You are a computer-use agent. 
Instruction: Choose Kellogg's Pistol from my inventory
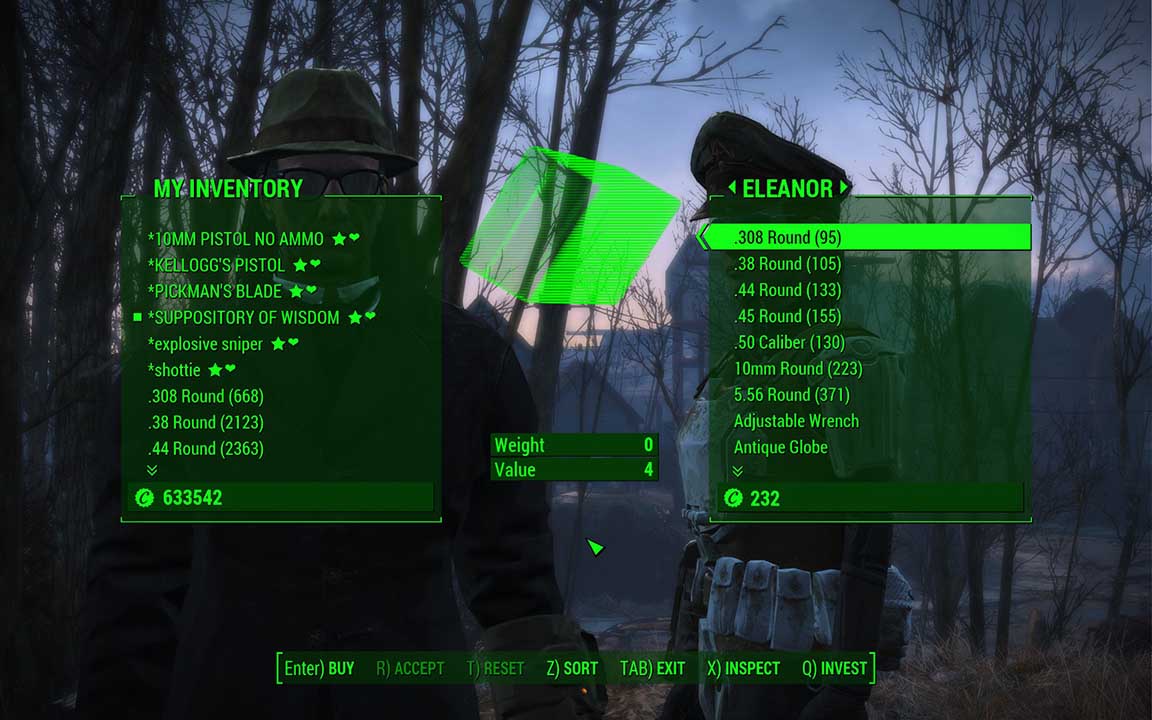[216, 265]
